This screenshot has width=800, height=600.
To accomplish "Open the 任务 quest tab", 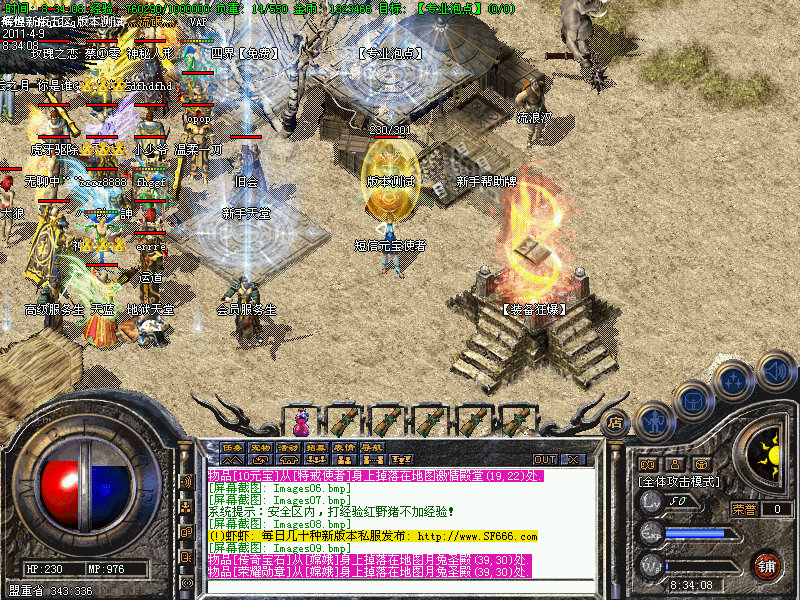I will pyautogui.click(x=233, y=448).
